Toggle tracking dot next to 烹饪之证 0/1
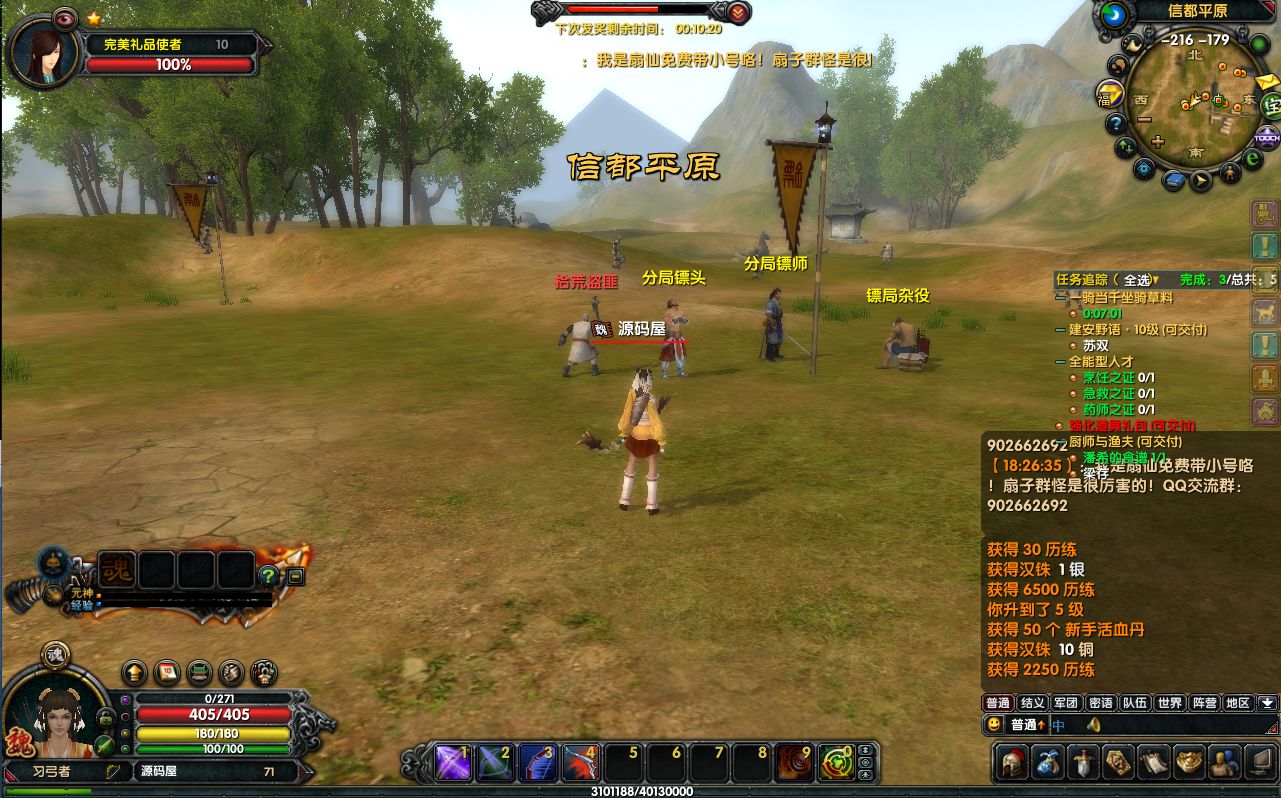This screenshot has width=1281, height=798. [x=1074, y=379]
